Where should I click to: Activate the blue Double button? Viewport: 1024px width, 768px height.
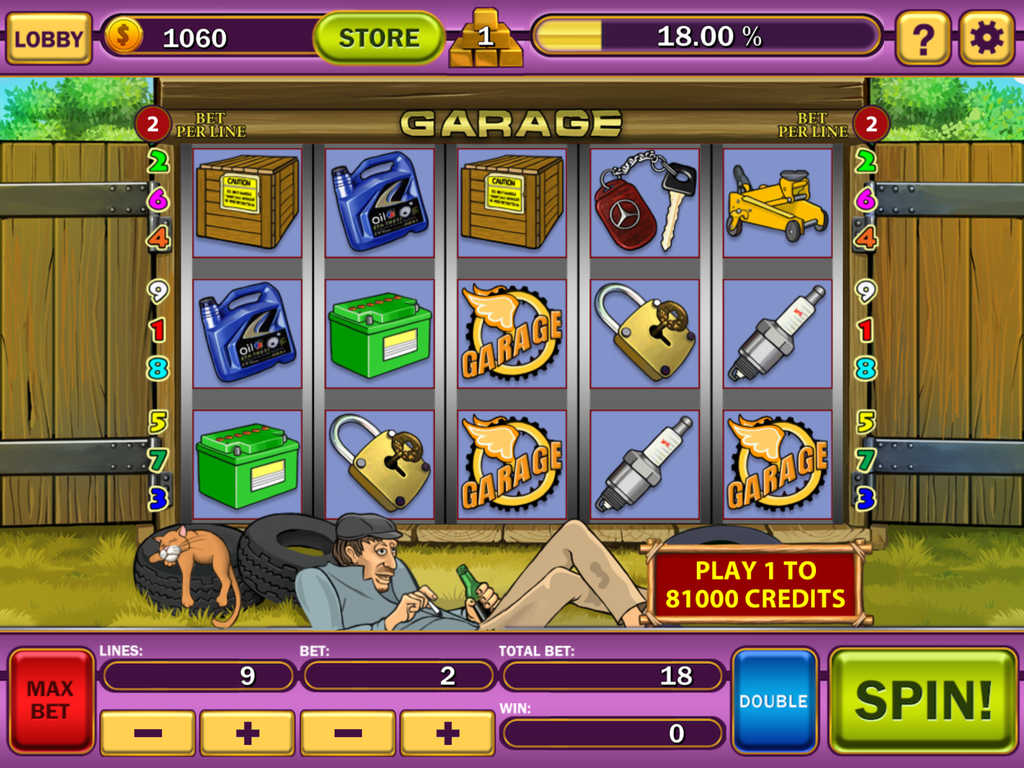pyautogui.click(x=774, y=700)
